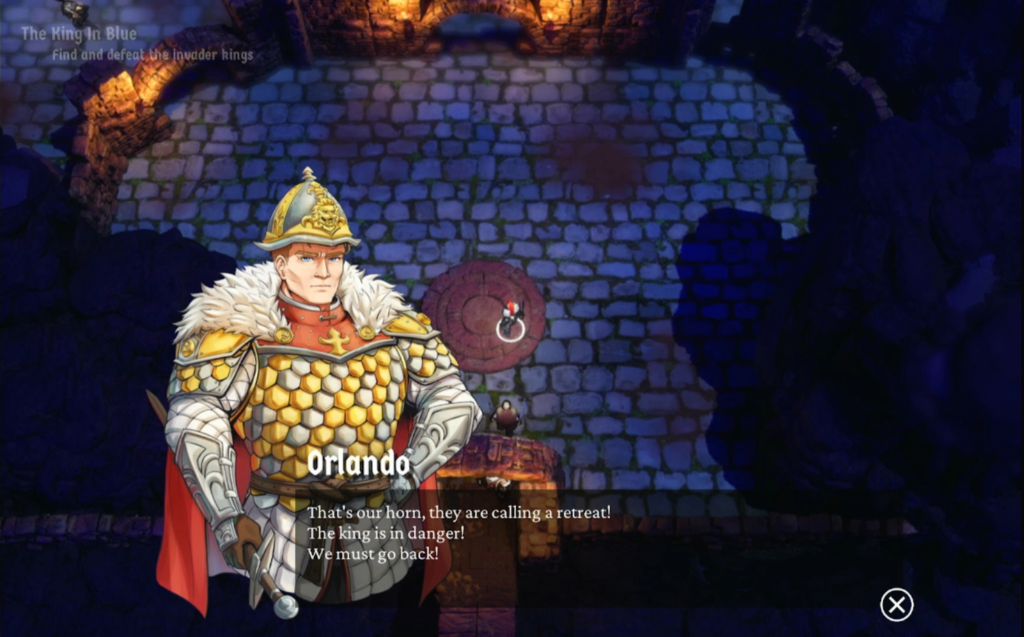
Task: Dismiss Orlando's dialogue with the X button
Action: [896, 604]
